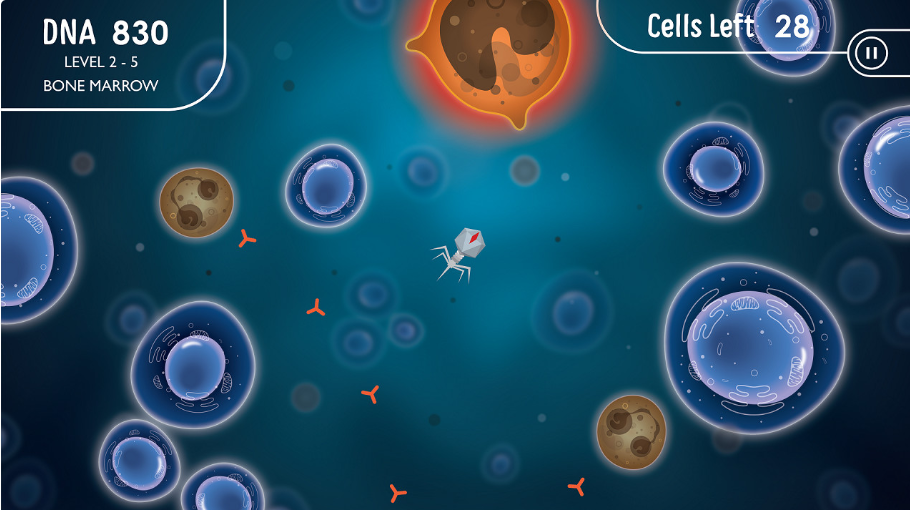This screenshot has width=910, height=510.
Task: Pause the game with the pause button
Action: [x=868, y=53]
